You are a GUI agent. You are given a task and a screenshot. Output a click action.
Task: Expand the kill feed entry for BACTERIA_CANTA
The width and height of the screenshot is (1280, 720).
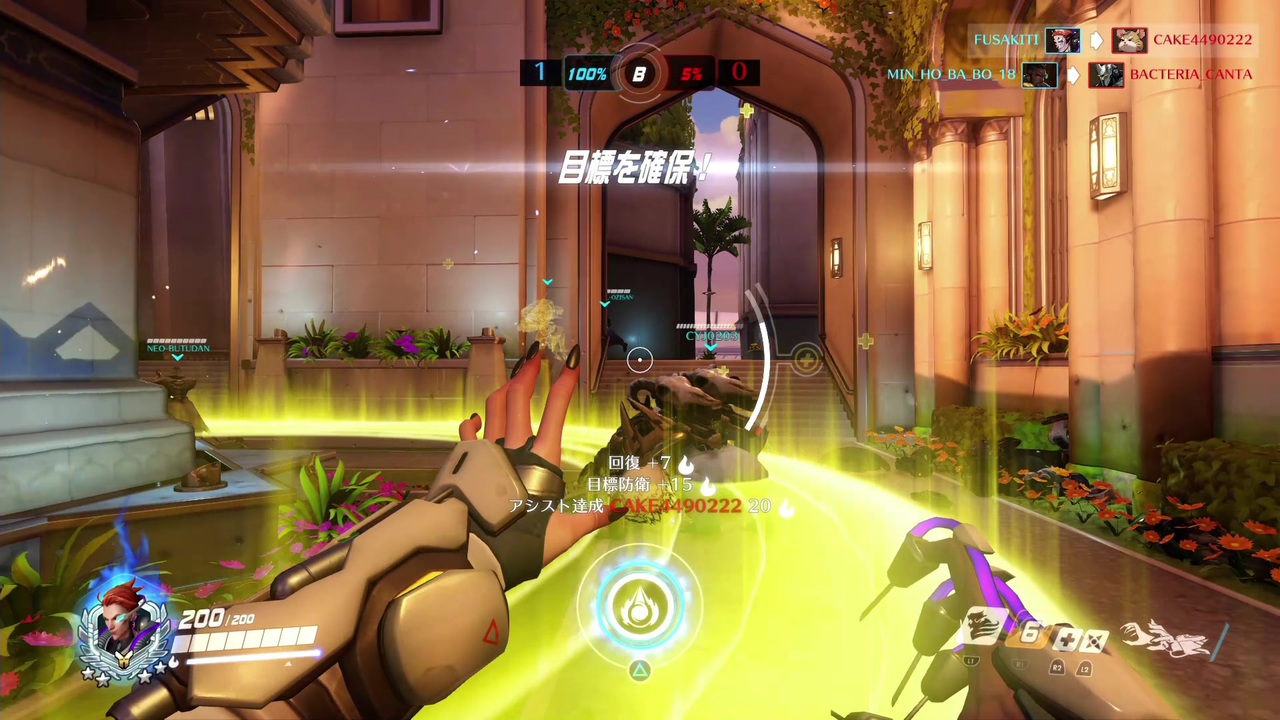point(1191,74)
